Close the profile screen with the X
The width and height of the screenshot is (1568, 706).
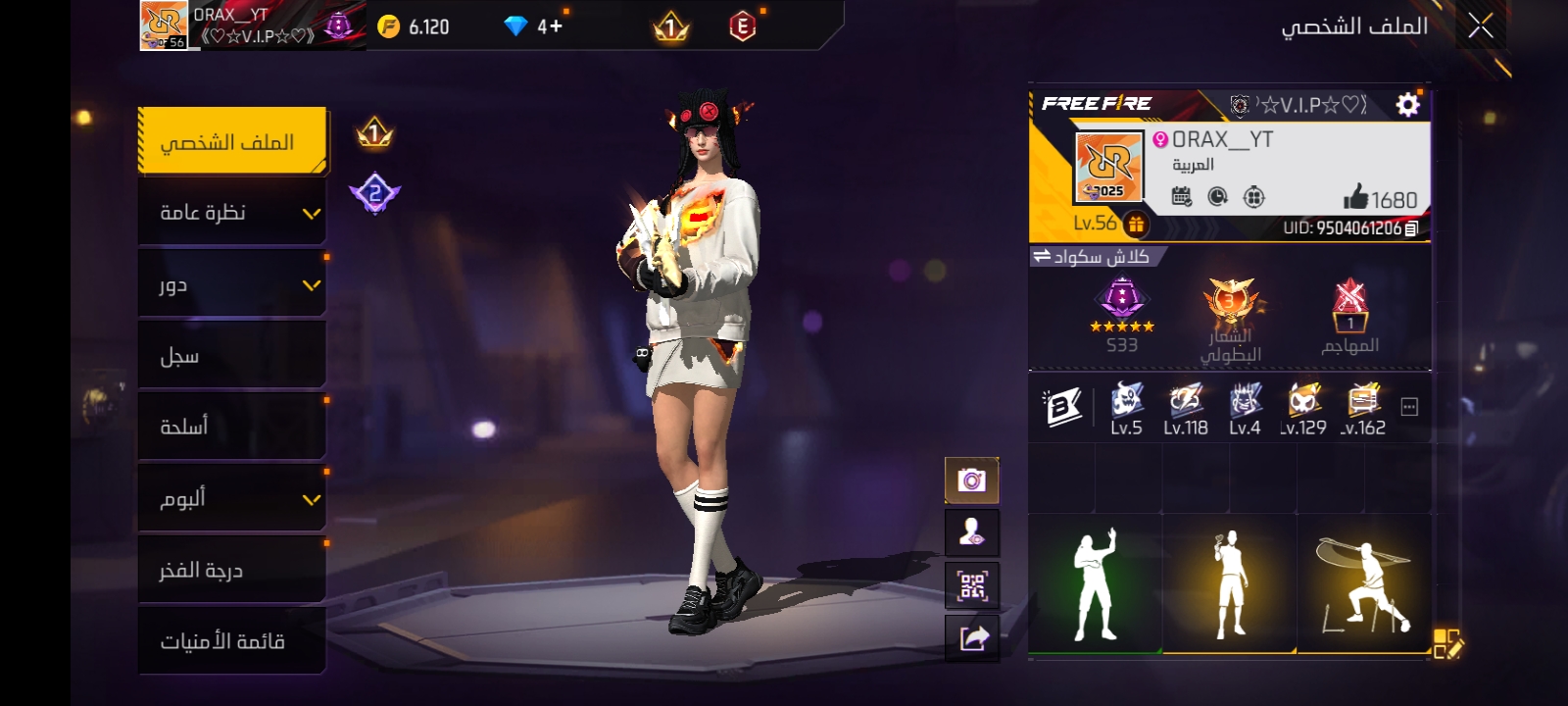coord(1480,26)
